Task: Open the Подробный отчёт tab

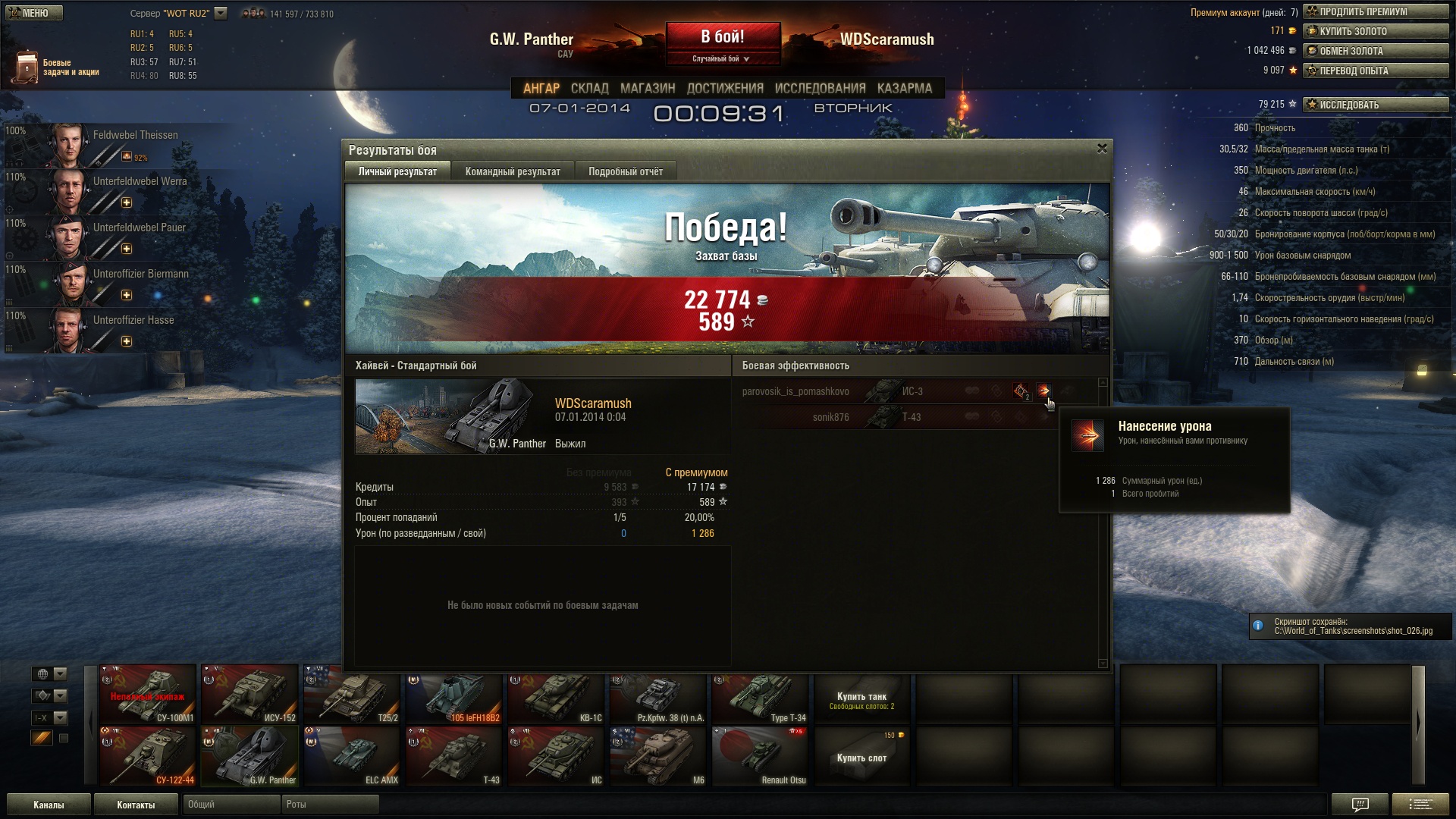Action: pyautogui.click(x=626, y=171)
